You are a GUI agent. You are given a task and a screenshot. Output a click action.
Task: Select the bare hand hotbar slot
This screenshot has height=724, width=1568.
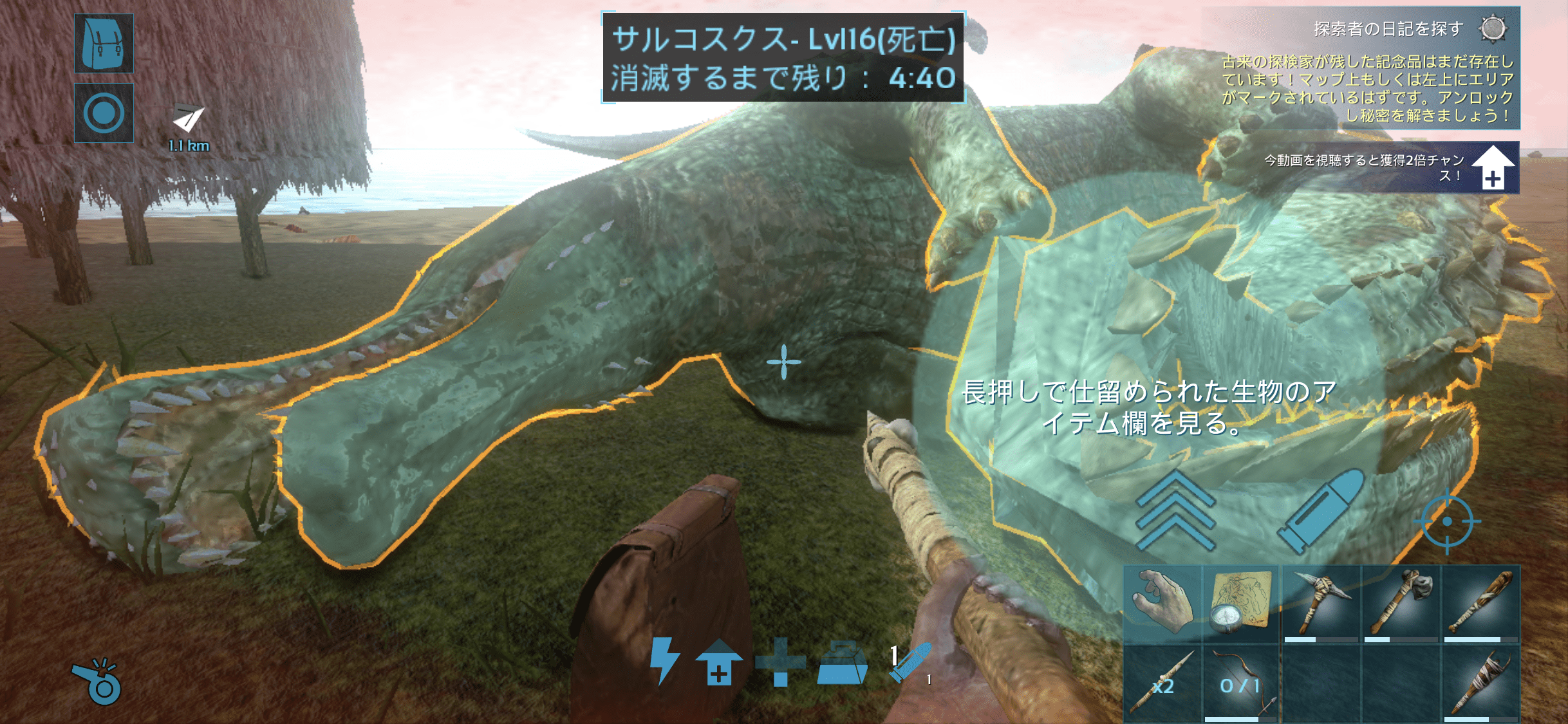coord(1162,603)
